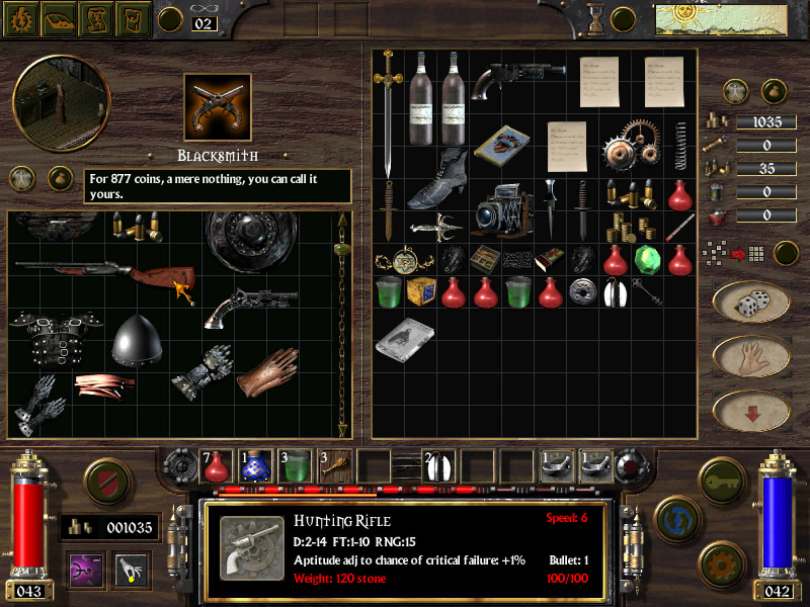Select the studded leather armor in the shop
This screenshot has height=607, width=810.
click(45, 334)
